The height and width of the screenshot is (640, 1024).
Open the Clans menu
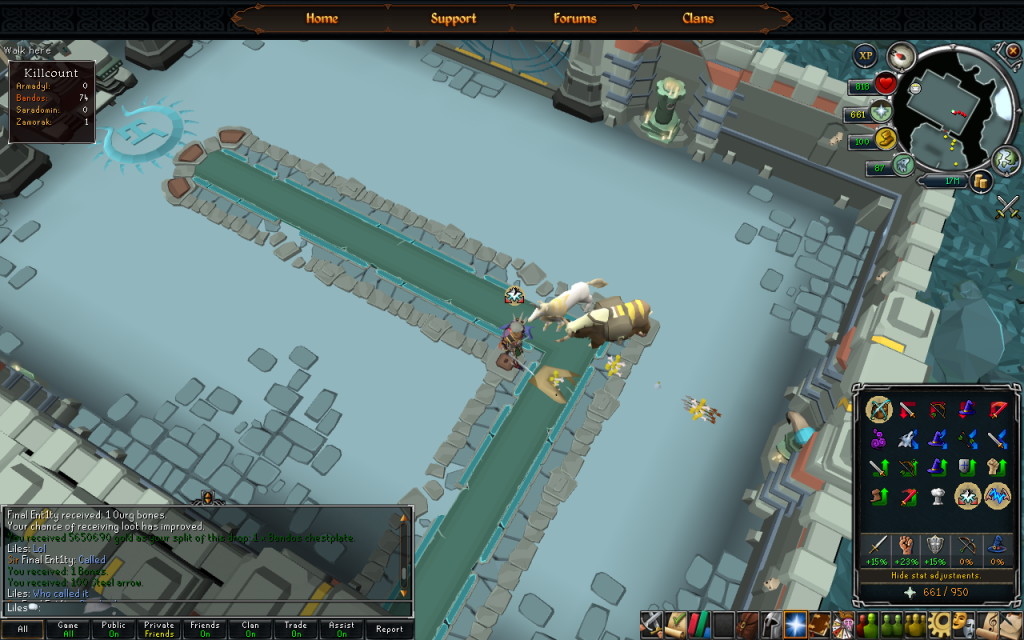(x=698, y=18)
